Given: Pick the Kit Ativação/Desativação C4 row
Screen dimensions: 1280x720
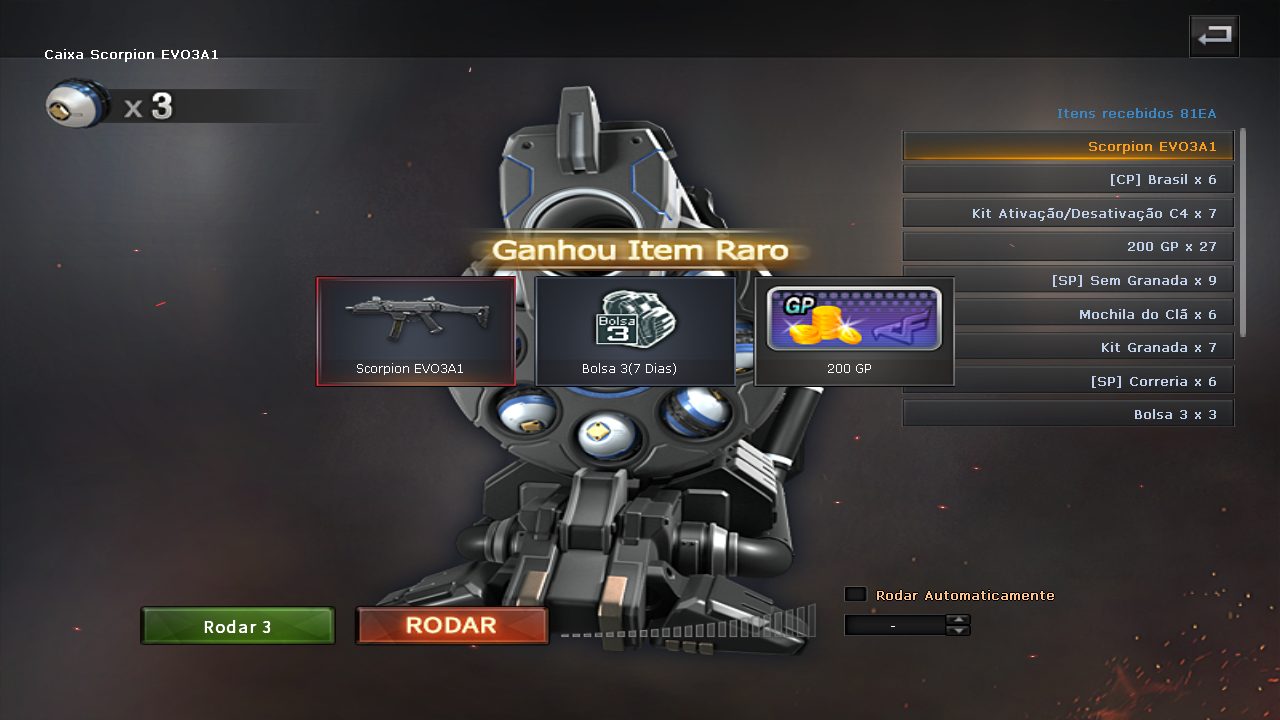Looking at the screenshot, I should (x=1067, y=213).
